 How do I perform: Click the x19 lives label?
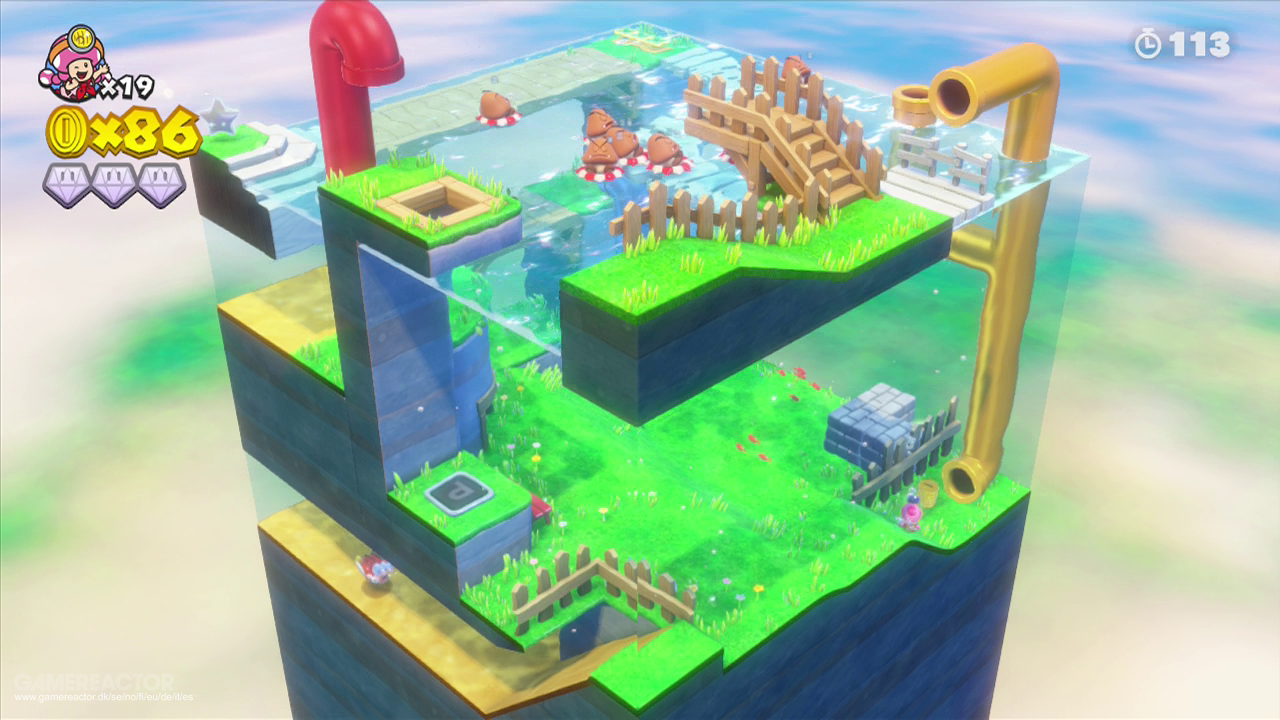(126, 85)
